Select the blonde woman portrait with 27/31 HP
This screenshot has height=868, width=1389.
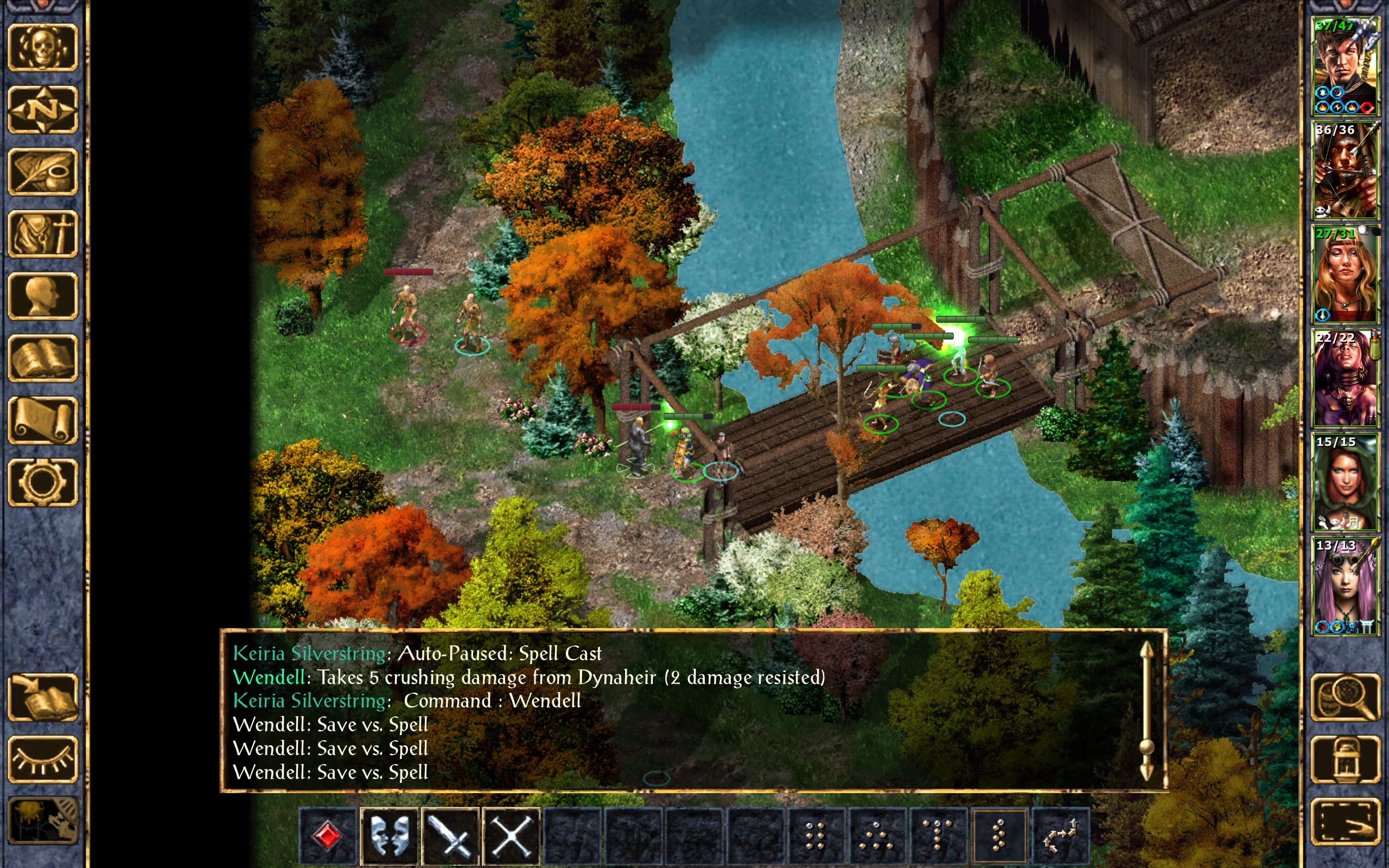click(1345, 274)
